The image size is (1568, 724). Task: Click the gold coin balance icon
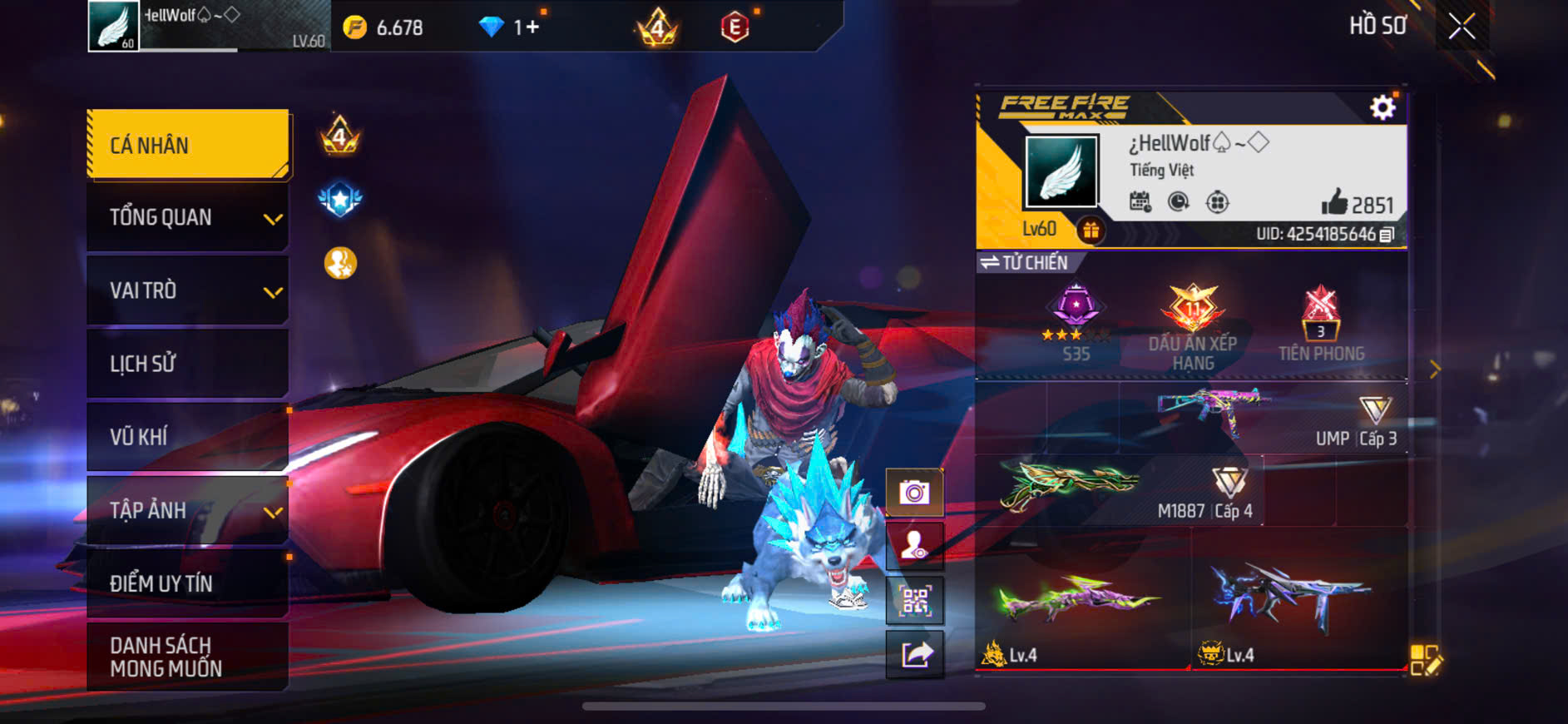(x=355, y=27)
